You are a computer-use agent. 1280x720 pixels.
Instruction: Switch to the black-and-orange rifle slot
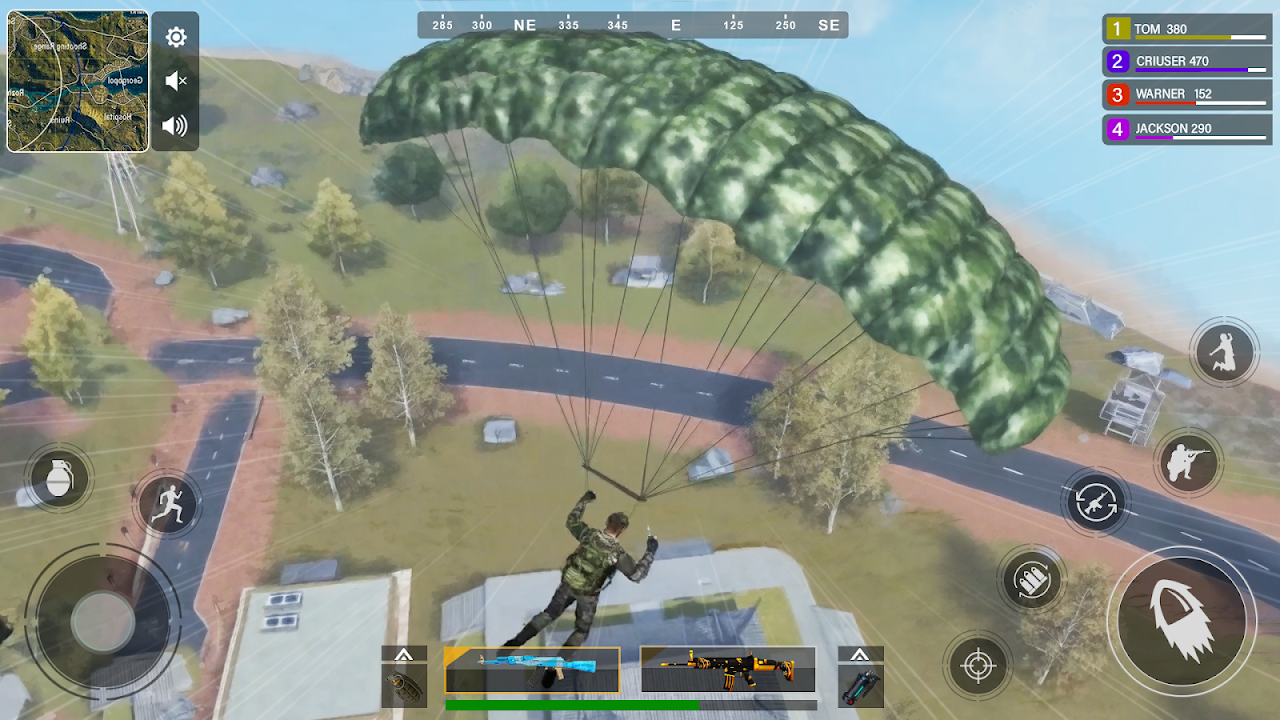[x=727, y=670]
